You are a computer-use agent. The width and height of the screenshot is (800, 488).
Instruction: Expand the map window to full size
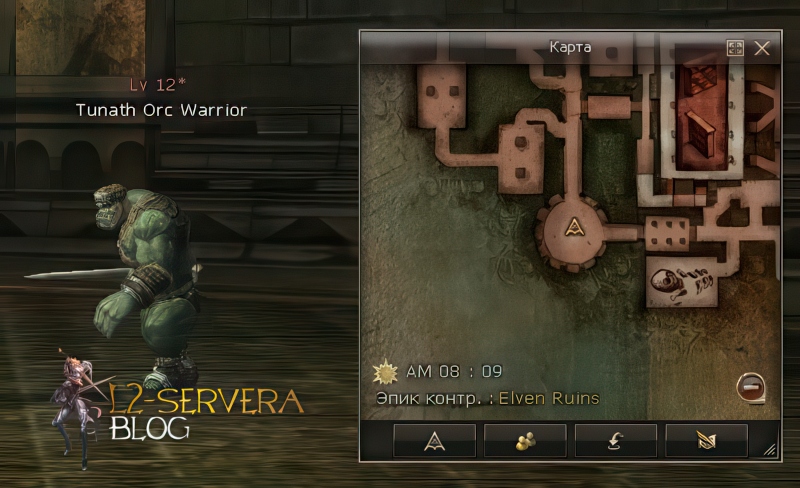[x=735, y=48]
